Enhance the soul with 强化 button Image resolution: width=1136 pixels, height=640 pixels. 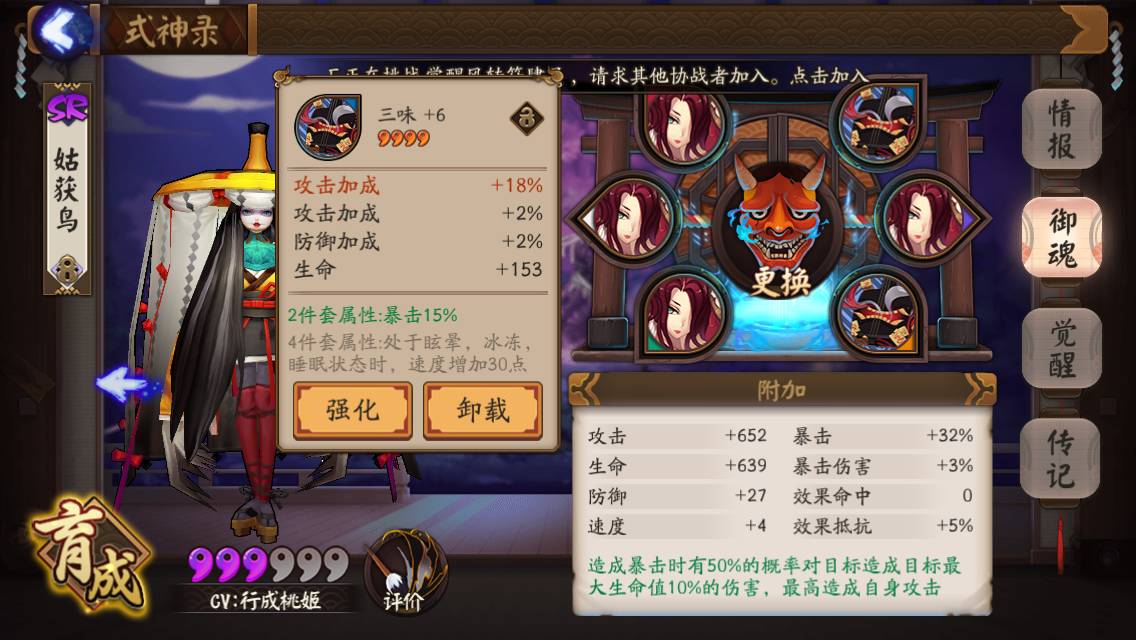click(x=352, y=410)
